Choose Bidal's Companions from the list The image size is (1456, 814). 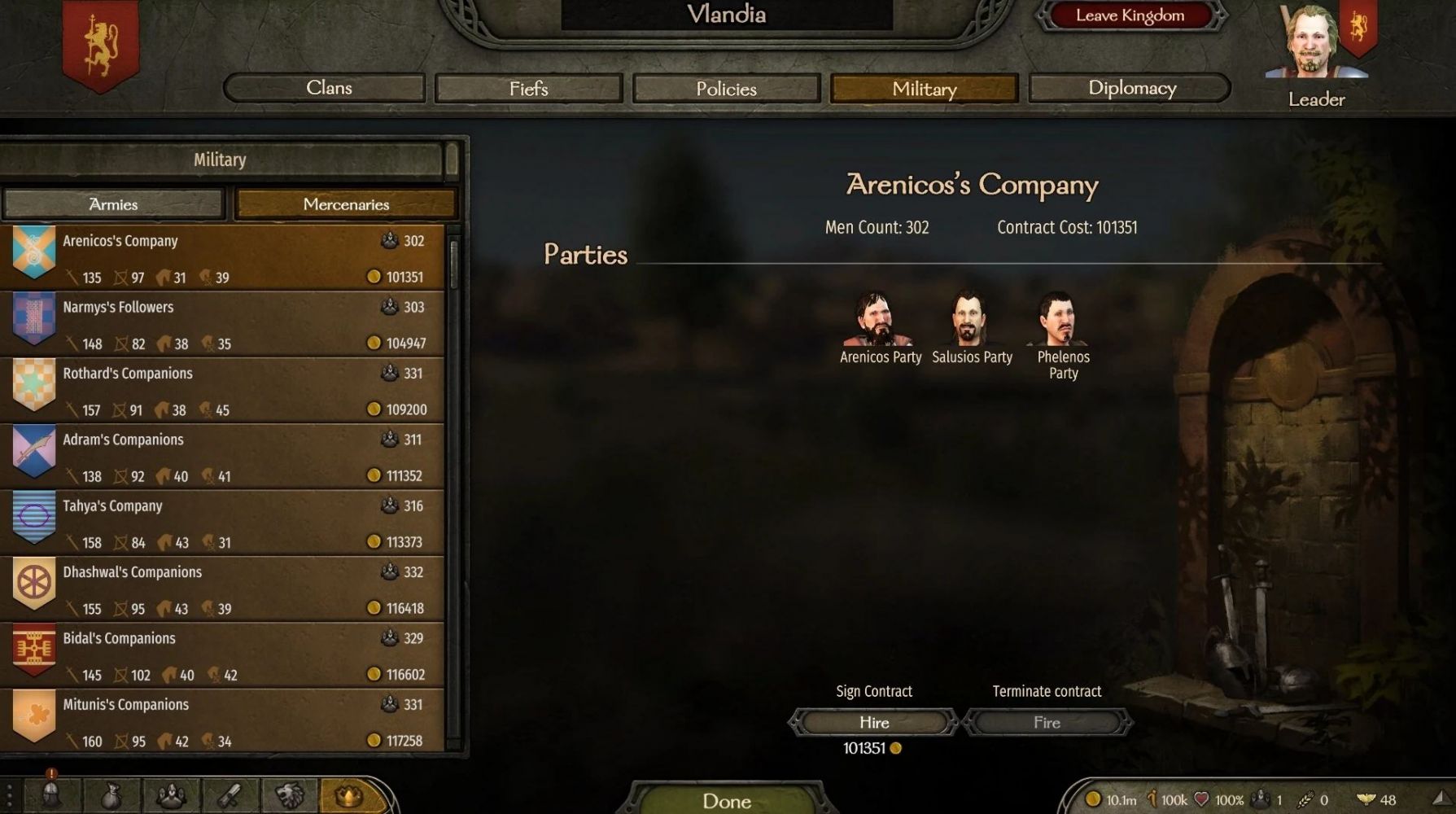click(228, 655)
